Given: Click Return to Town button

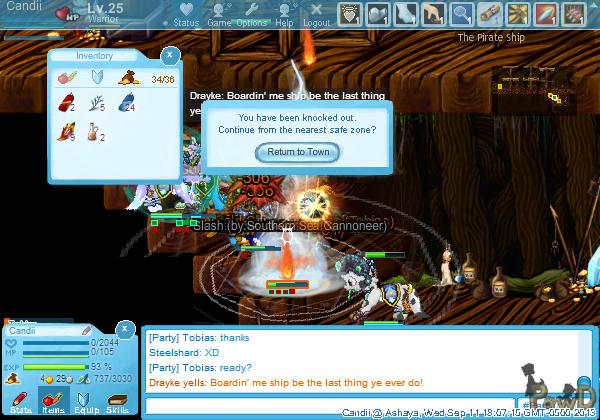Looking at the screenshot, I should tap(298, 152).
